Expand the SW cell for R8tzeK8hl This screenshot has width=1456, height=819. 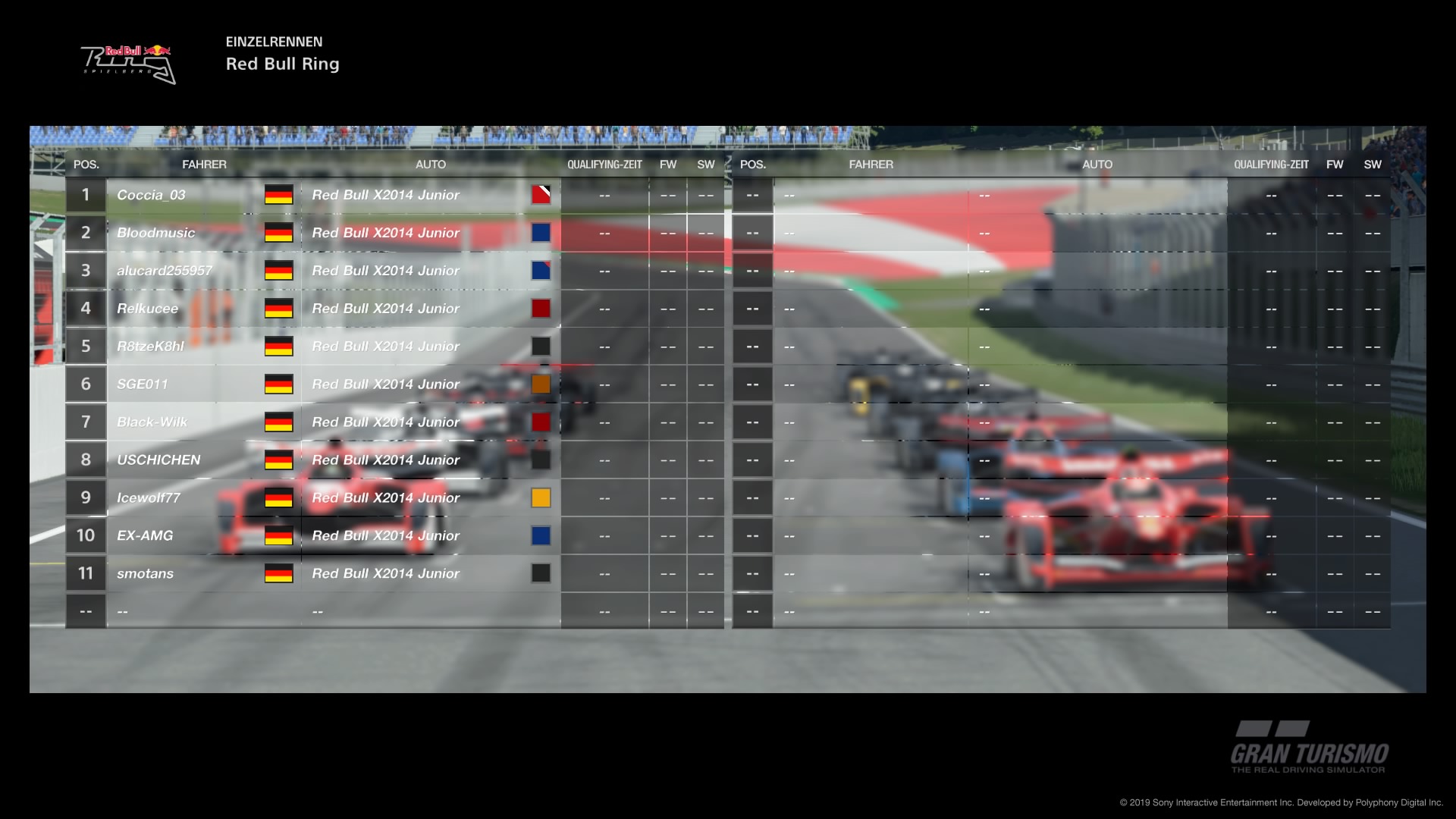tap(705, 346)
